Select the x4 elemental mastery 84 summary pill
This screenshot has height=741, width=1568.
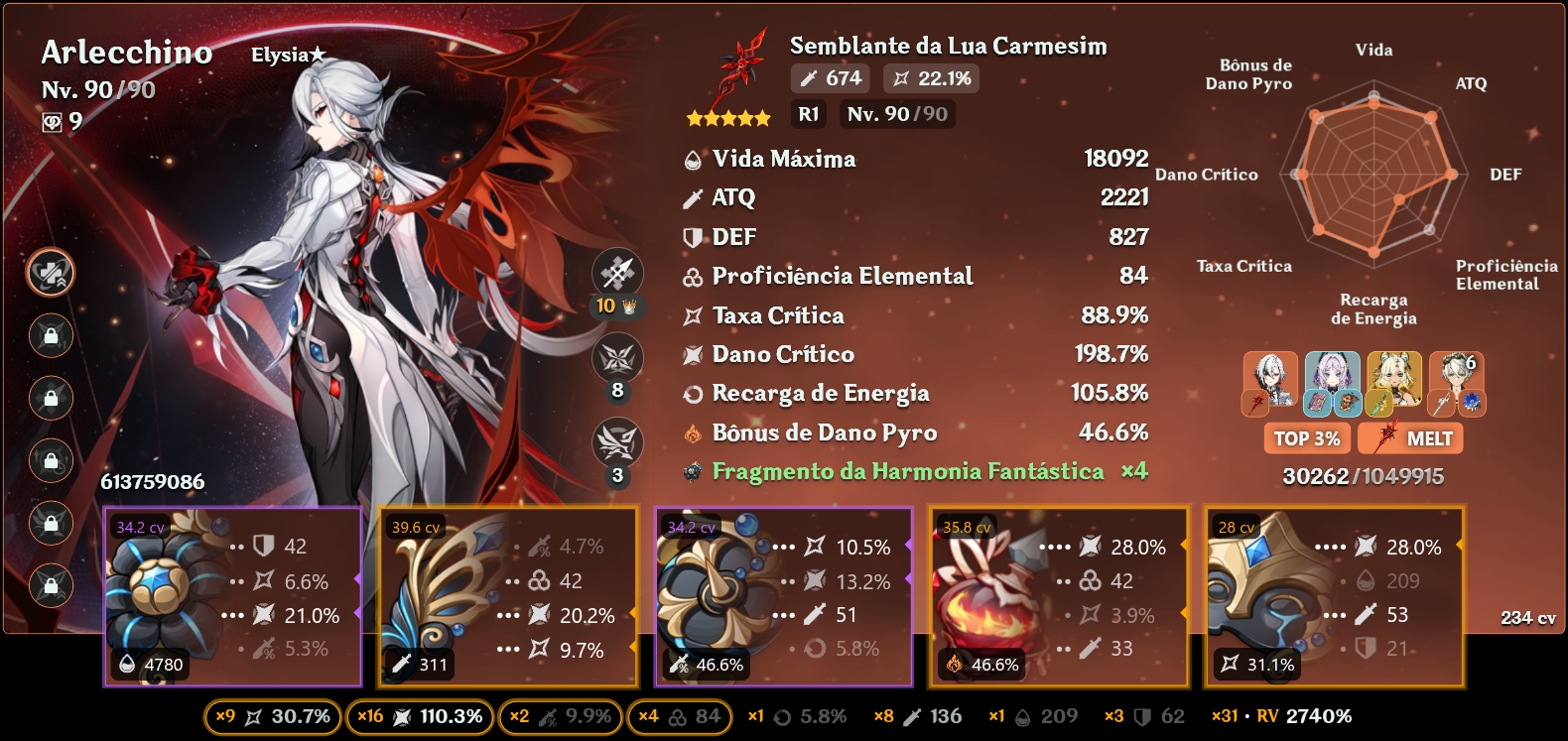680,716
